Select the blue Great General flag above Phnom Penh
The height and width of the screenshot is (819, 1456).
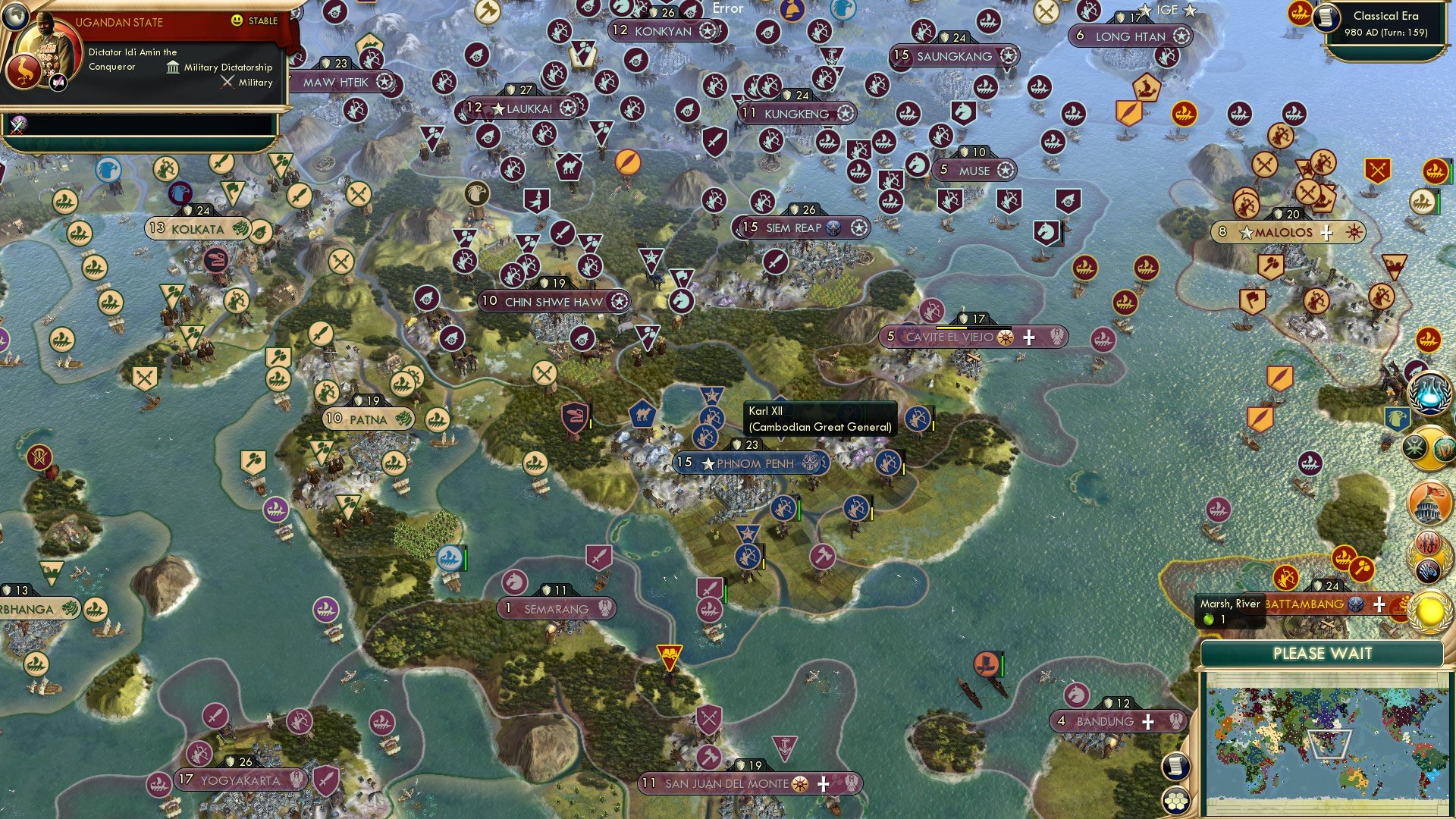click(711, 394)
